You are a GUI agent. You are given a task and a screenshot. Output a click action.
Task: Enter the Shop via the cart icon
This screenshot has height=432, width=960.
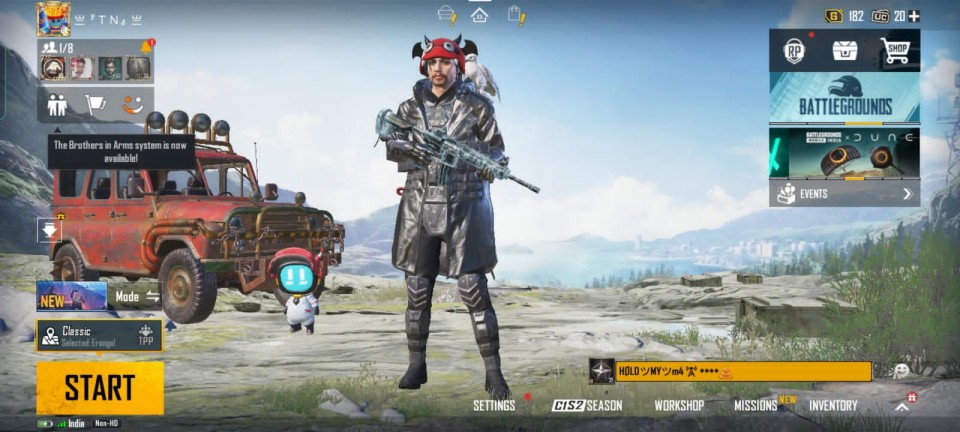(x=895, y=51)
